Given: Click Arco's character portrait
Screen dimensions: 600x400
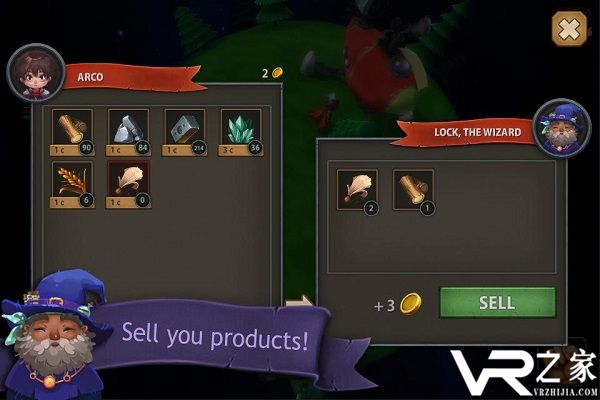Looking at the screenshot, I should tap(35, 73).
